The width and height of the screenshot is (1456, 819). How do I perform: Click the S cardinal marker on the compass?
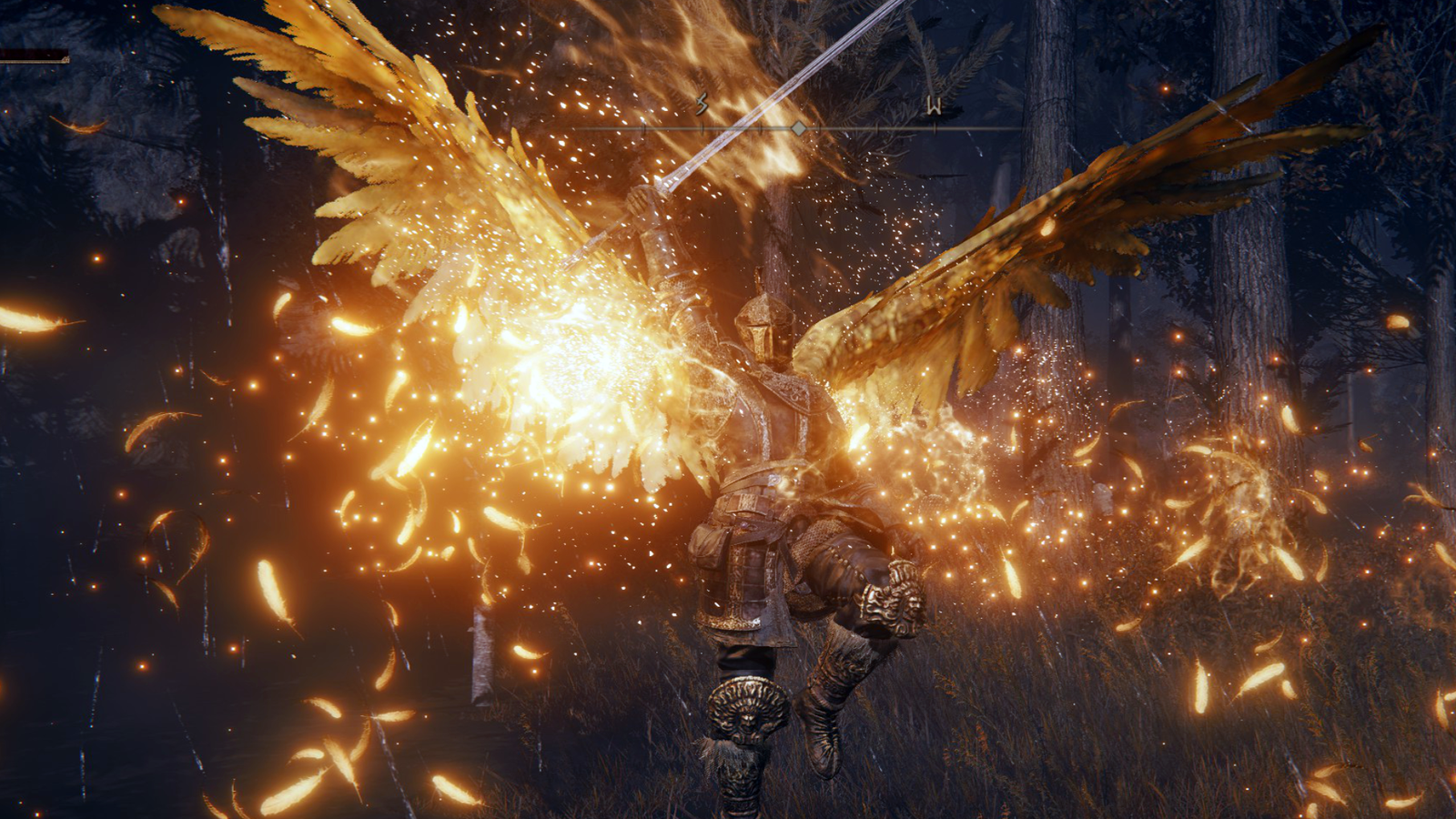click(x=701, y=103)
